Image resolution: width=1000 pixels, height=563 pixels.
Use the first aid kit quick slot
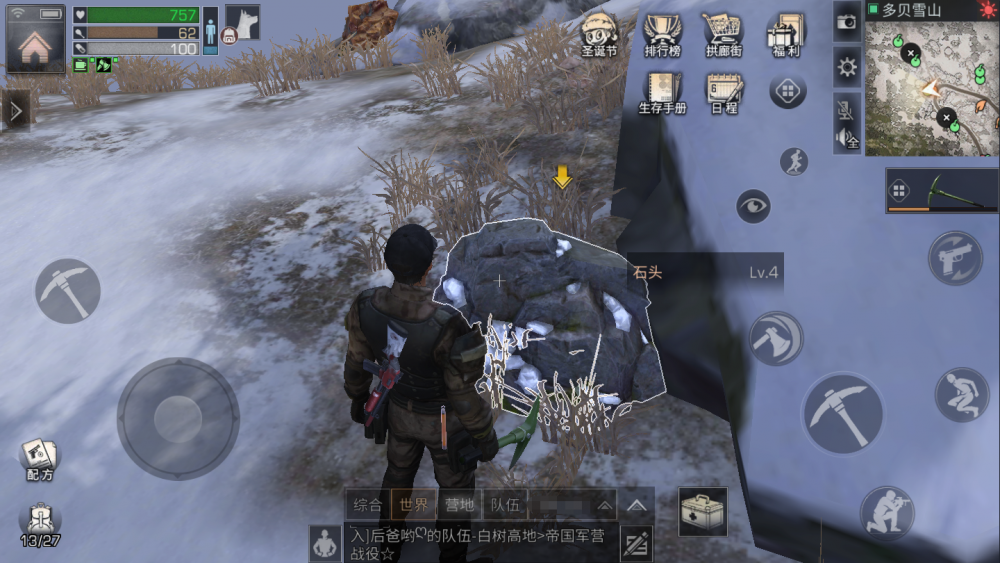coord(702,511)
